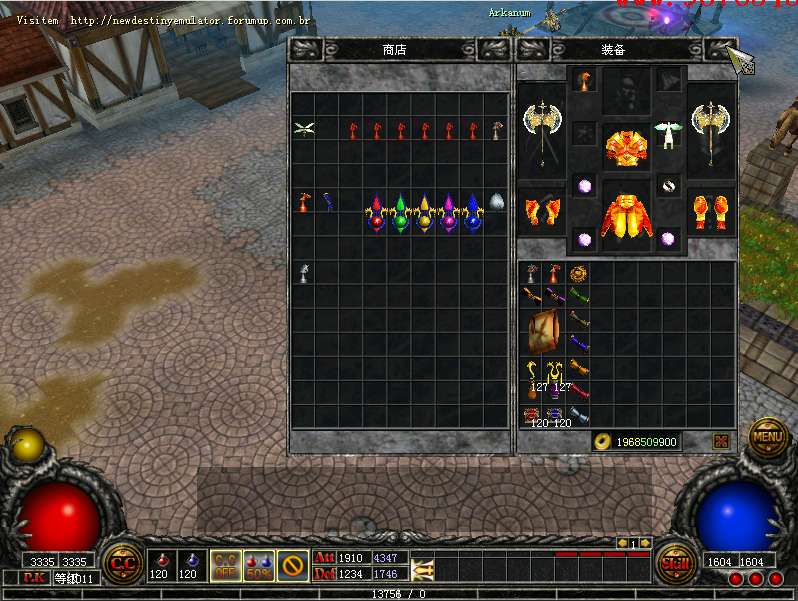The width and height of the screenshot is (798, 601).
Task: Pick the pink jewel staff in shop
Action: [x=448, y=212]
